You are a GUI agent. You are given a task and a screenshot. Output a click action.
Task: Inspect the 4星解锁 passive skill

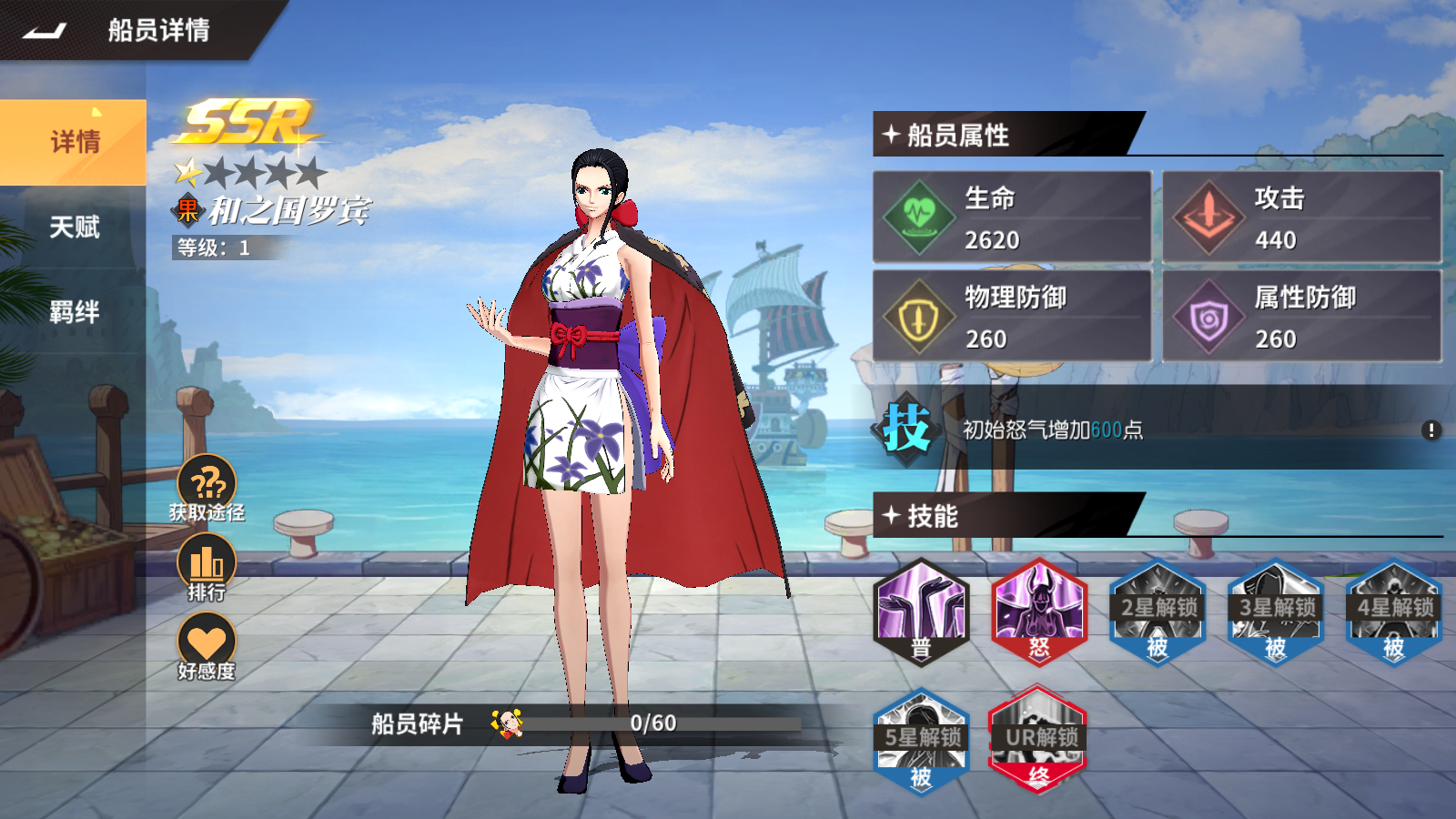coord(1394,612)
